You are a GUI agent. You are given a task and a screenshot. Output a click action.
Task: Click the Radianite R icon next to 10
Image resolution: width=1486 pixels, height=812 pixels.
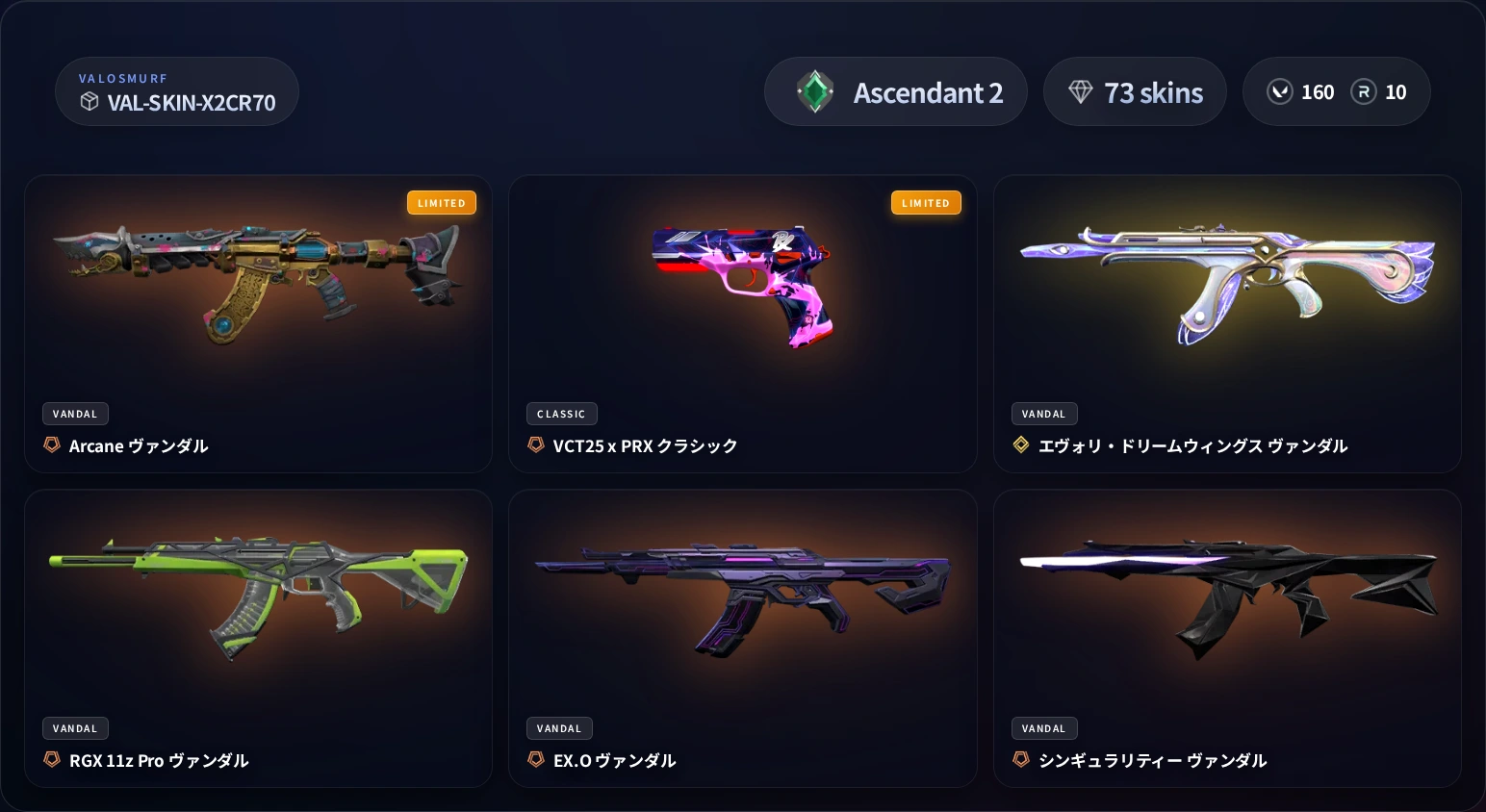(1363, 91)
